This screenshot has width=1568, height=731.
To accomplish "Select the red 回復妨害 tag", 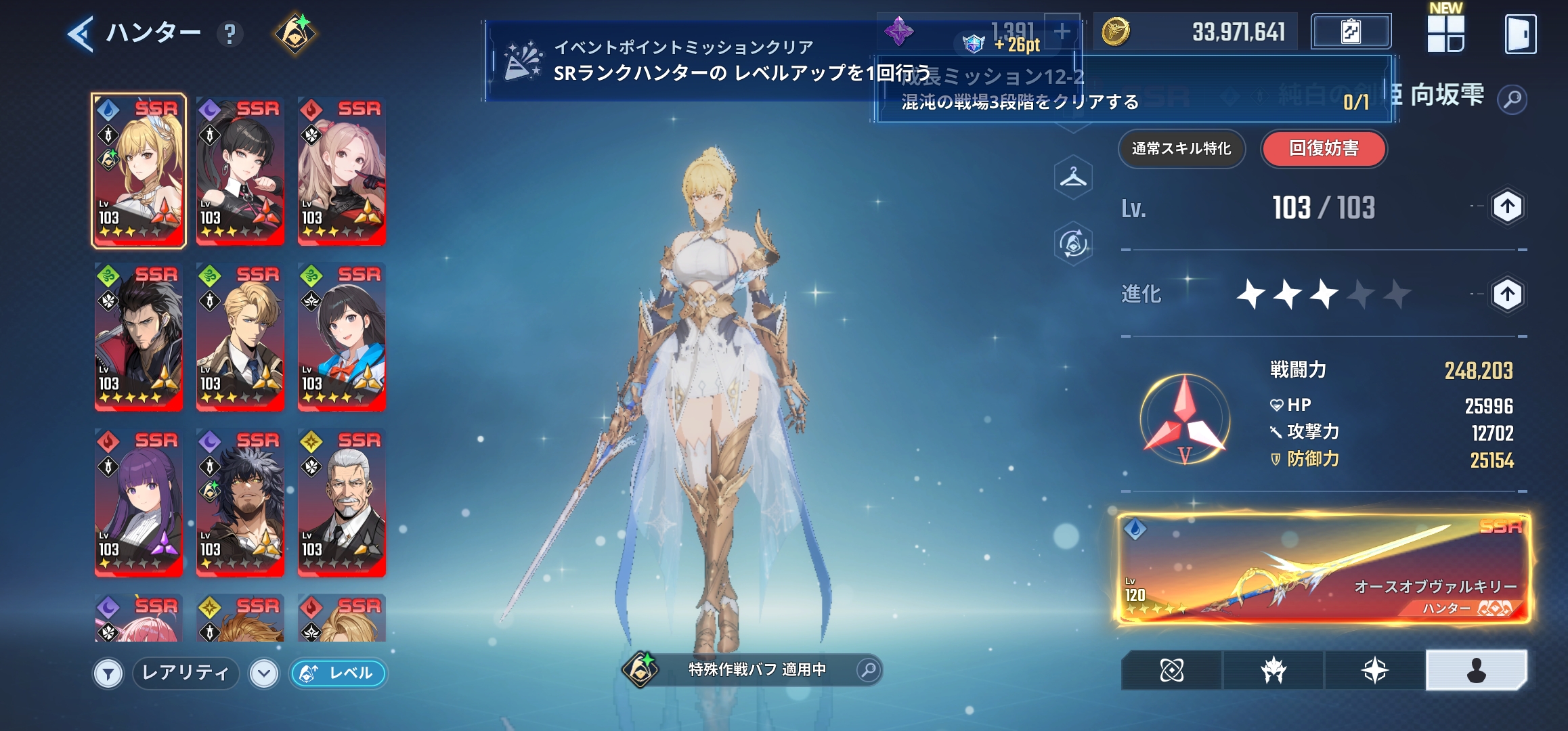I will [x=1324, y=149].
